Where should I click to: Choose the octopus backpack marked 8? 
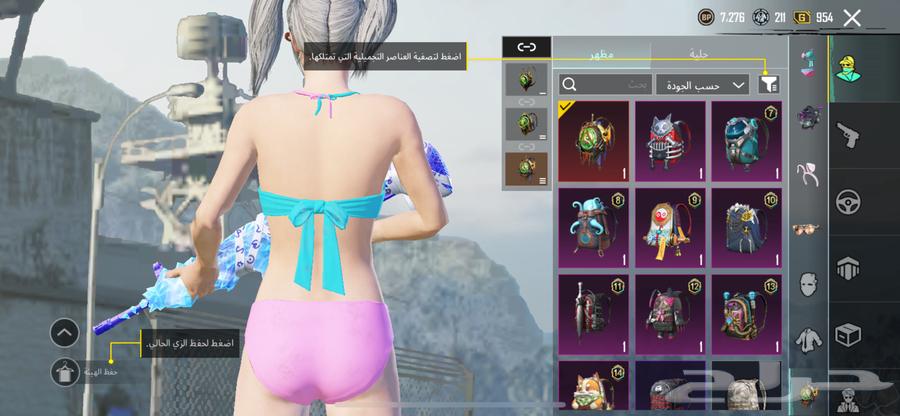(593, 226)
